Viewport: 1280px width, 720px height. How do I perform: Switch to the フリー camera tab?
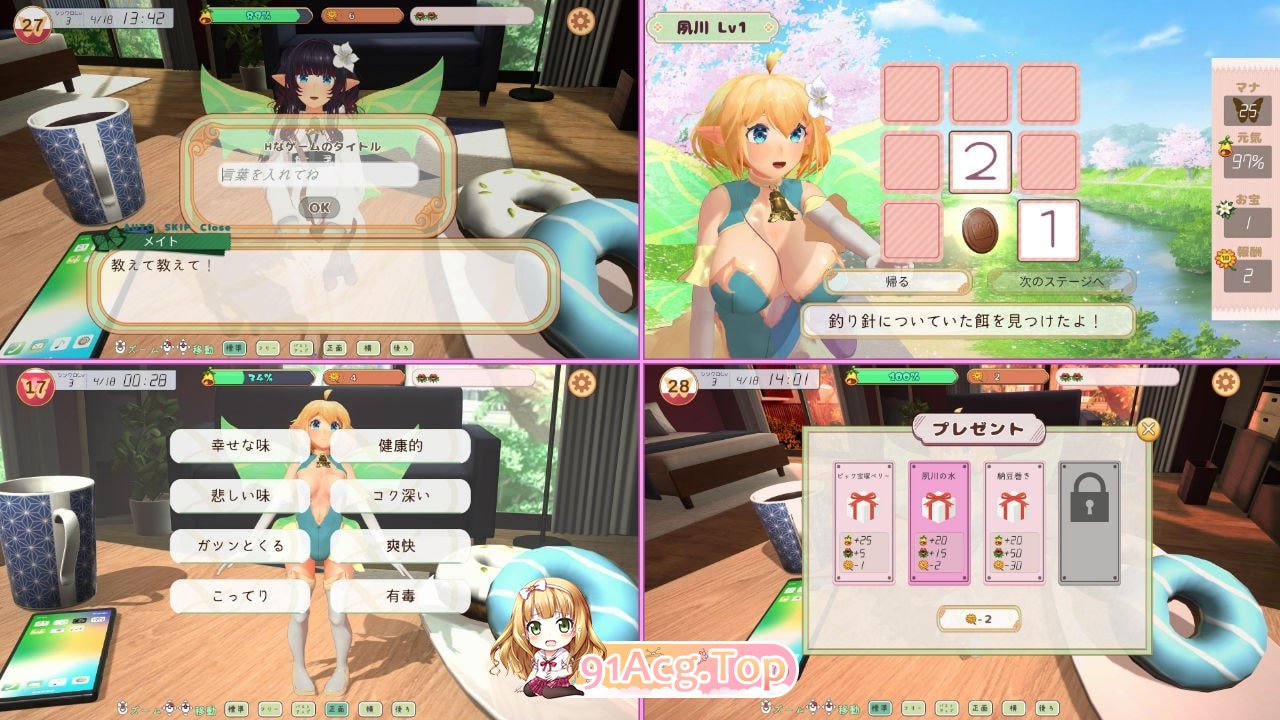(266, 348)
